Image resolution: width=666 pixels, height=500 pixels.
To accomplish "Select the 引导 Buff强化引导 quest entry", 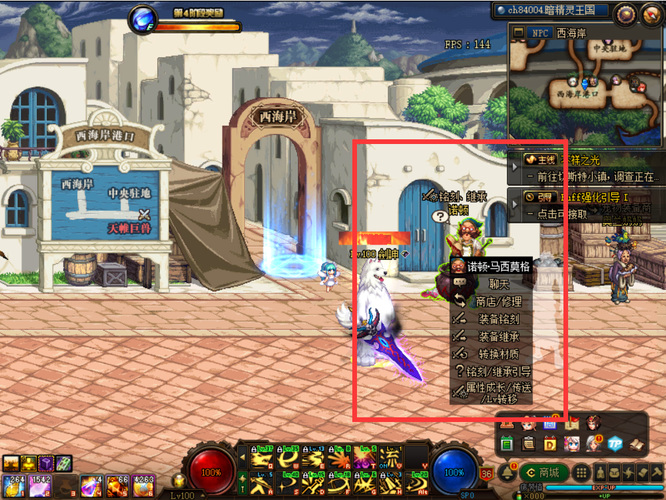I will tap(592, 205).
